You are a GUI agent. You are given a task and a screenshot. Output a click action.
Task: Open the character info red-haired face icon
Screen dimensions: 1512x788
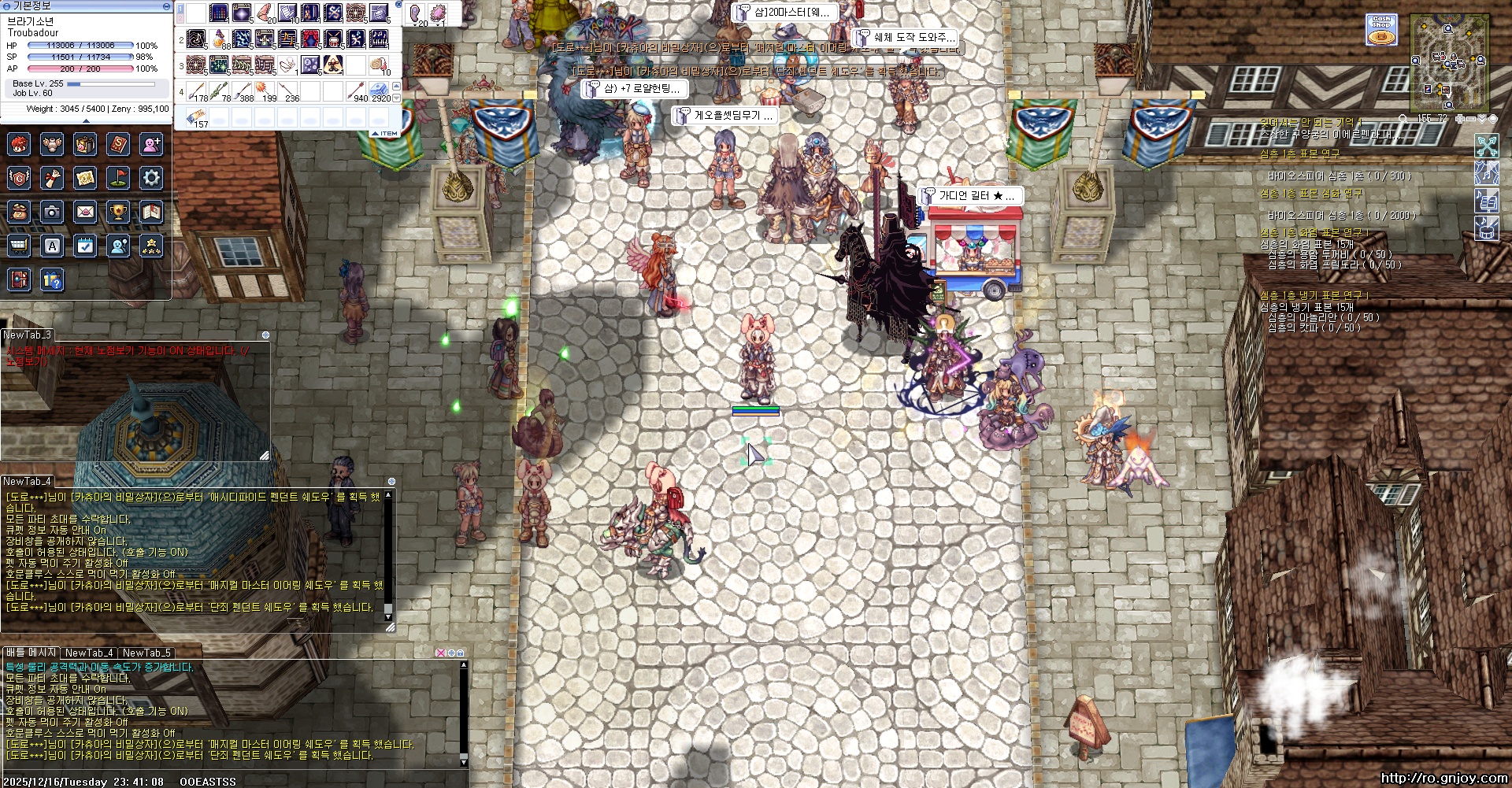pos(19,144)
